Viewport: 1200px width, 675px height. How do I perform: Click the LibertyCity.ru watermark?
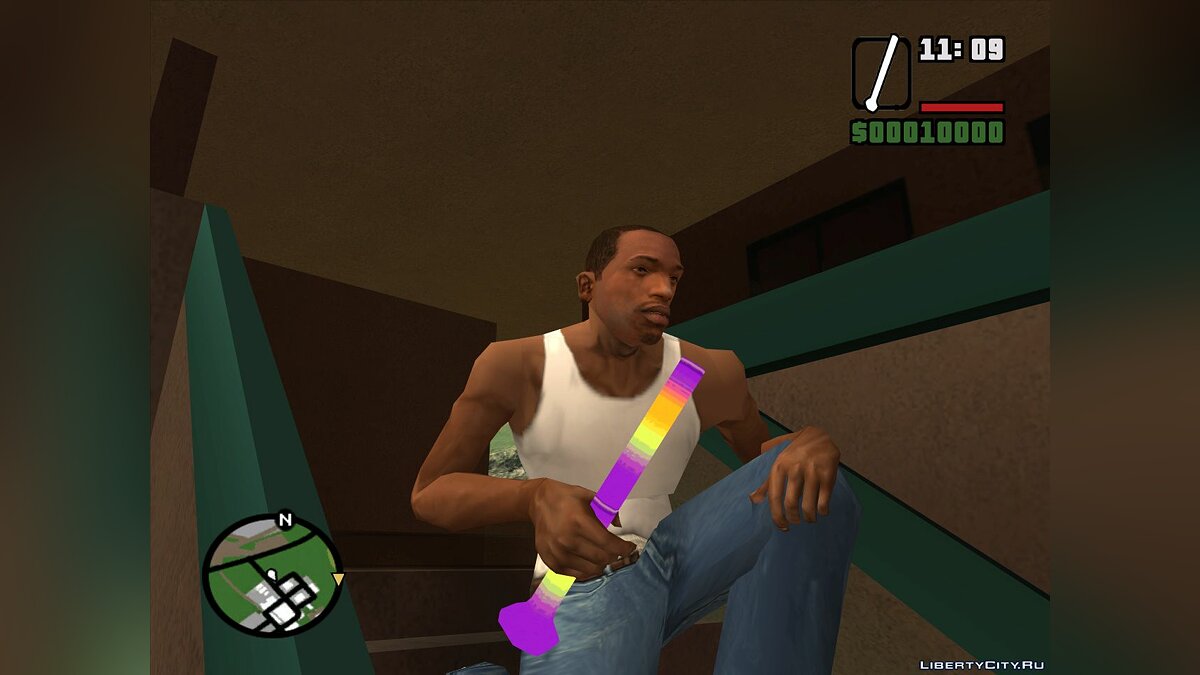[x=981, y=665]
